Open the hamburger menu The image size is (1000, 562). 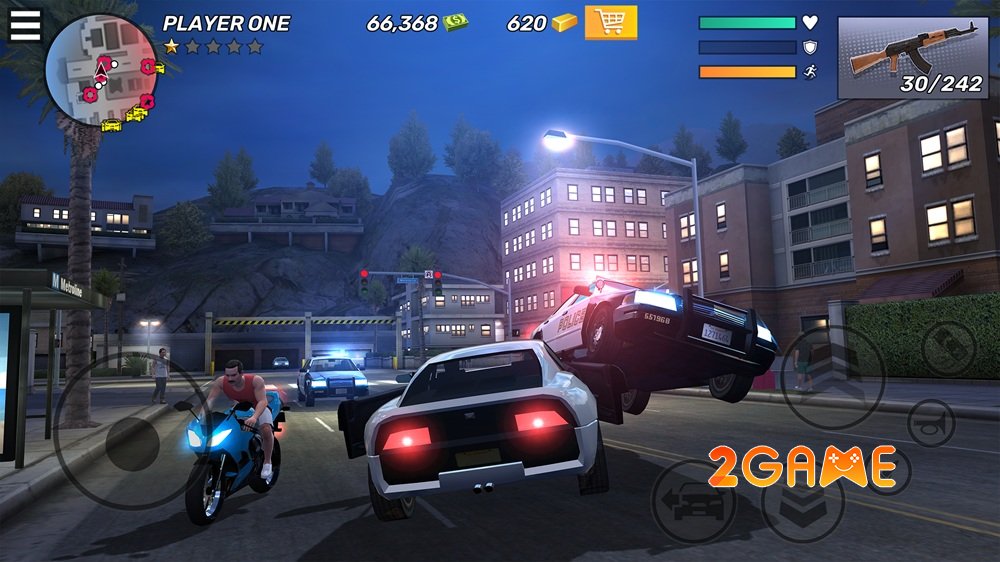click(25, 24)
